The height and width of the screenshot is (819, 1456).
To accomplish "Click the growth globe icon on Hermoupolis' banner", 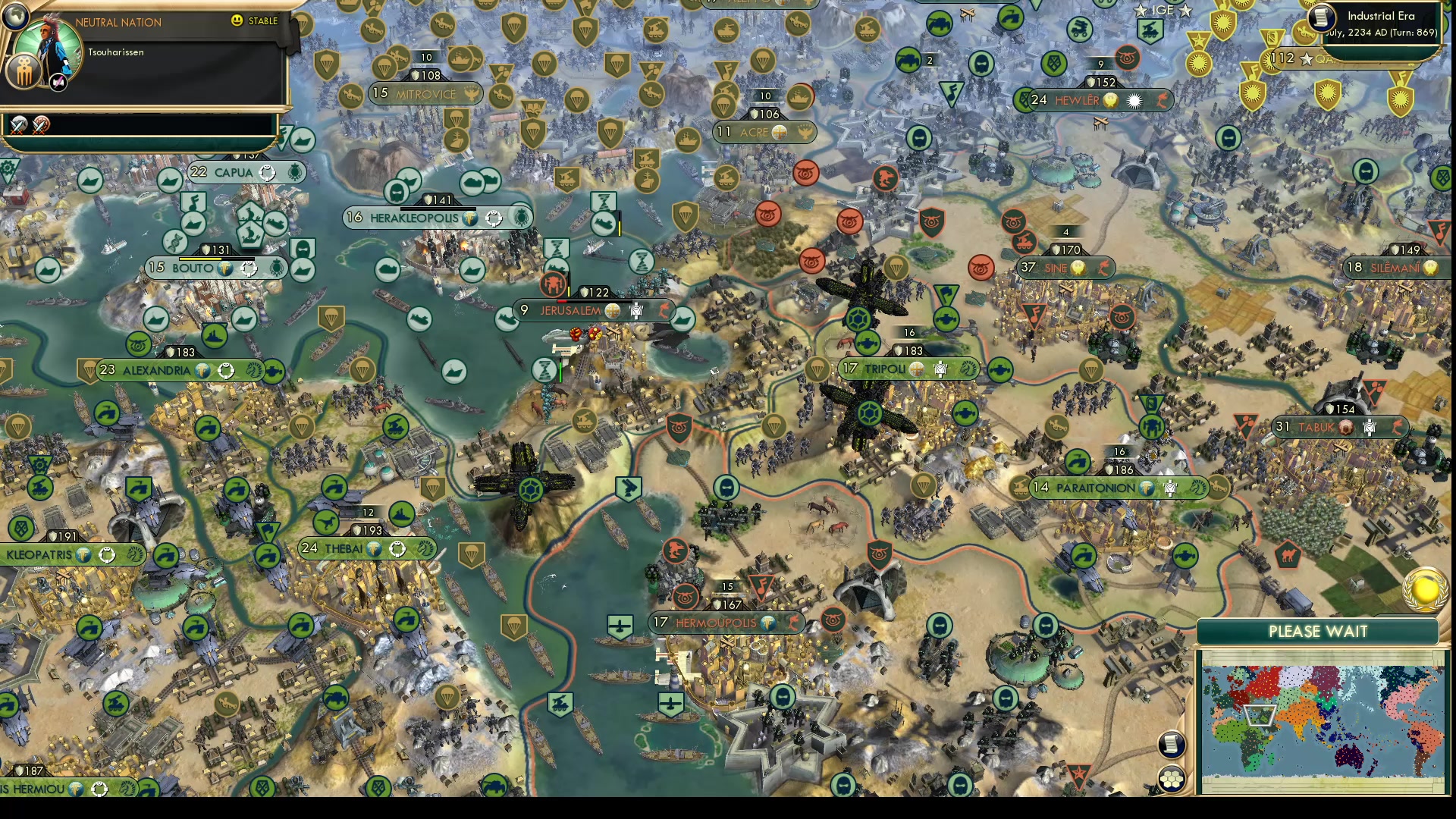I will [x=768, y=623].
